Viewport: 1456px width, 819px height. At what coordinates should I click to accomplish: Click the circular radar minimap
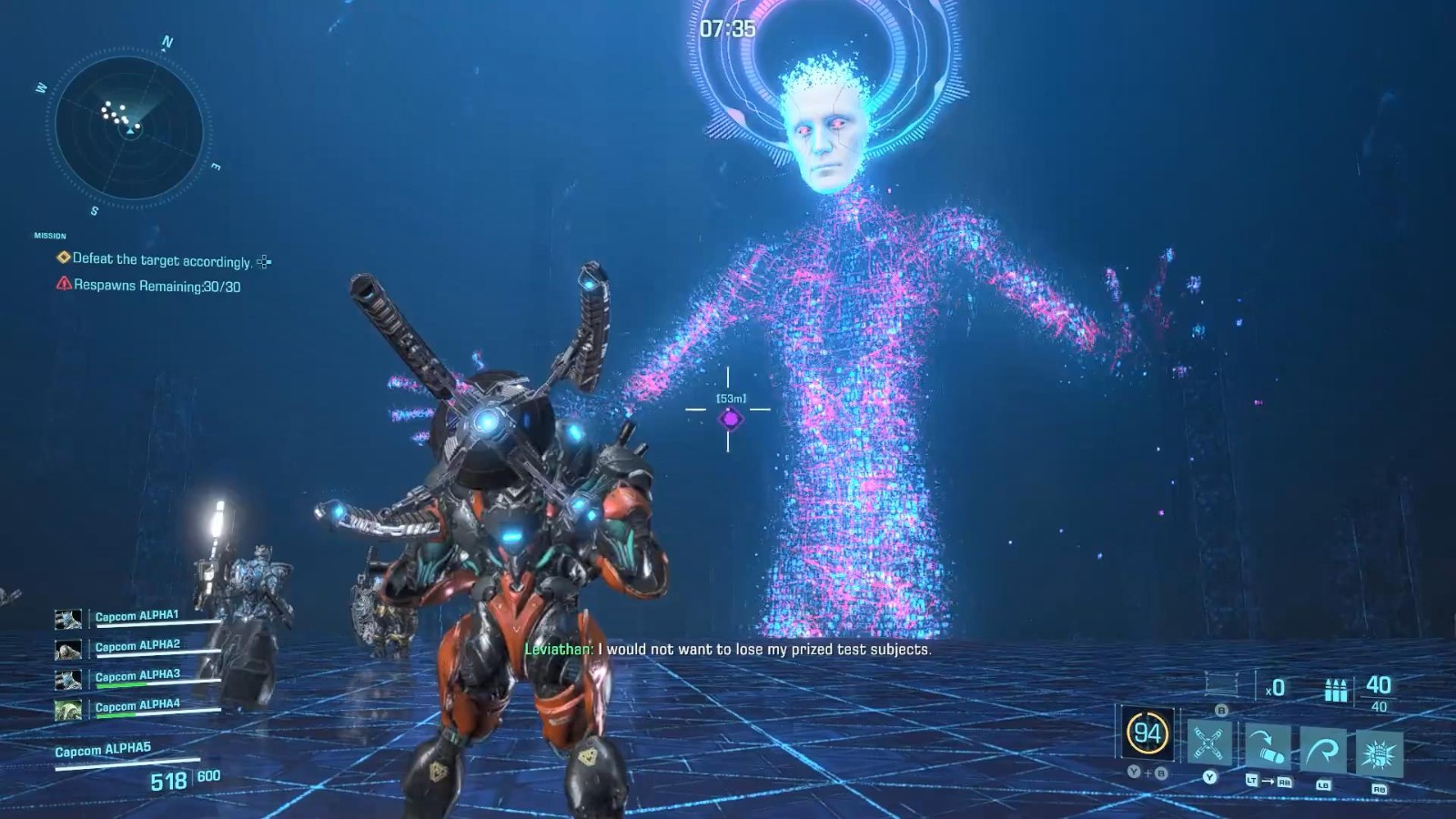[x=130, y=127]
